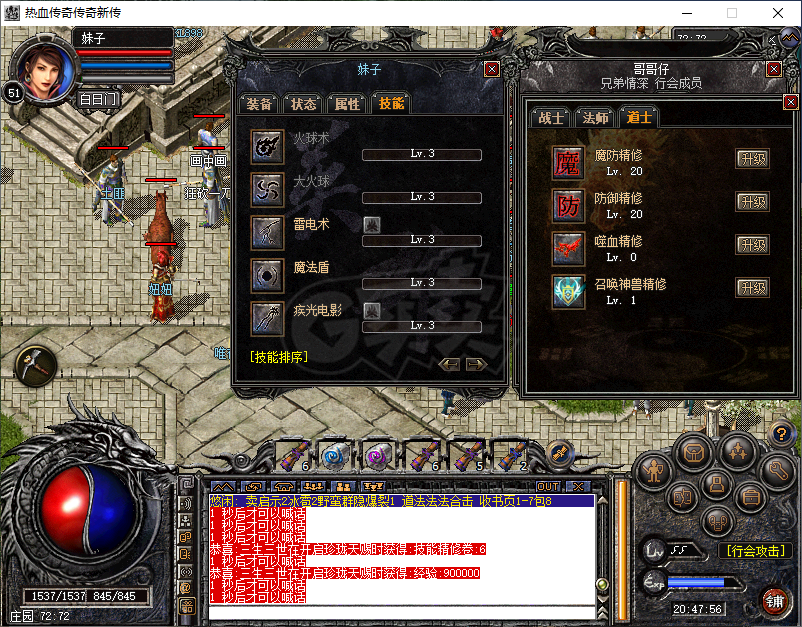Switch to the 战士 warrior tab
The image size is (802, 627).
pyautogui.click(x=552, y=117)
